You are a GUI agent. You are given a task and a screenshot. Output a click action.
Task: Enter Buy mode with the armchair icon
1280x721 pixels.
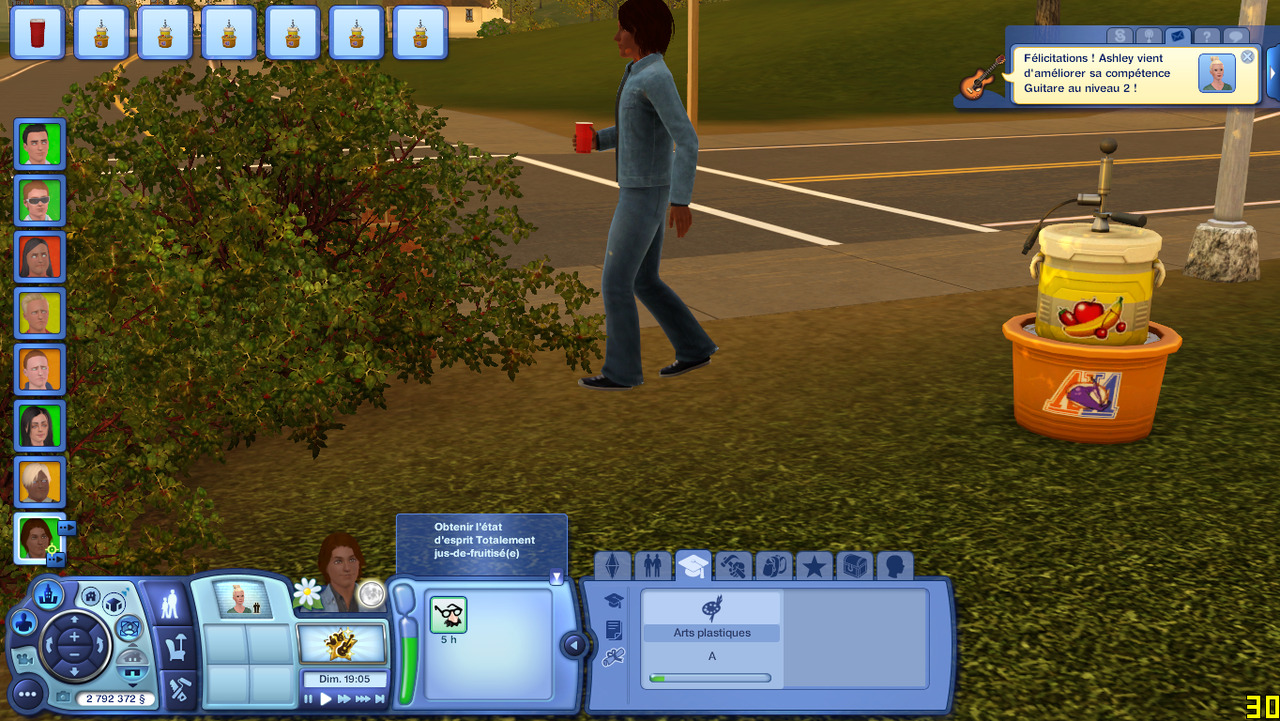(x=174, y=648)
